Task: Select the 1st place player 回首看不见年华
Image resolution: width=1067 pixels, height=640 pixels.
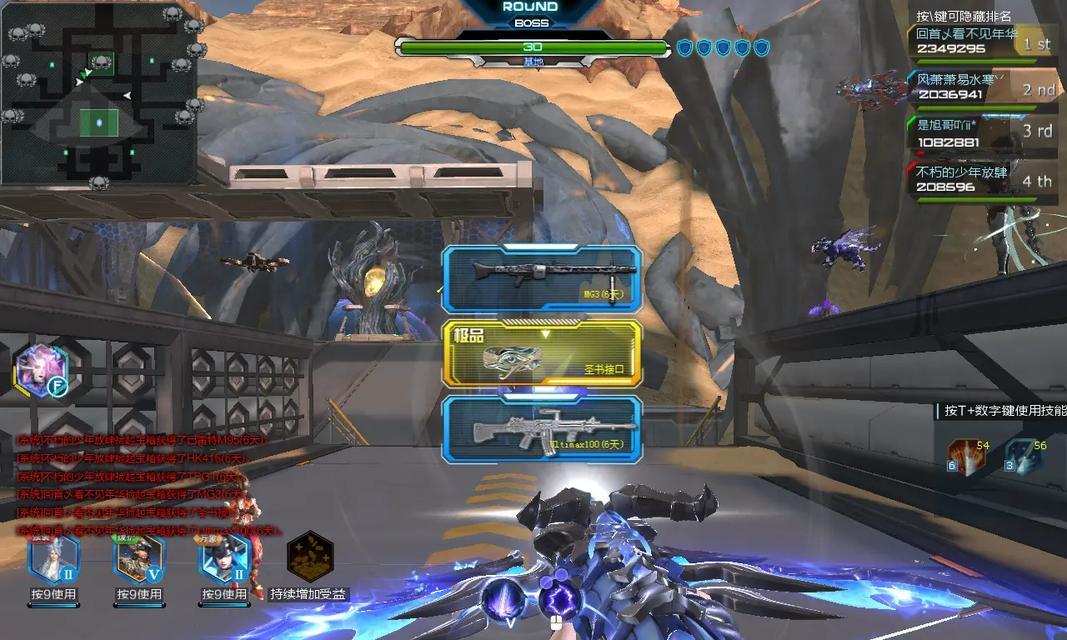Action: point(985,40)
